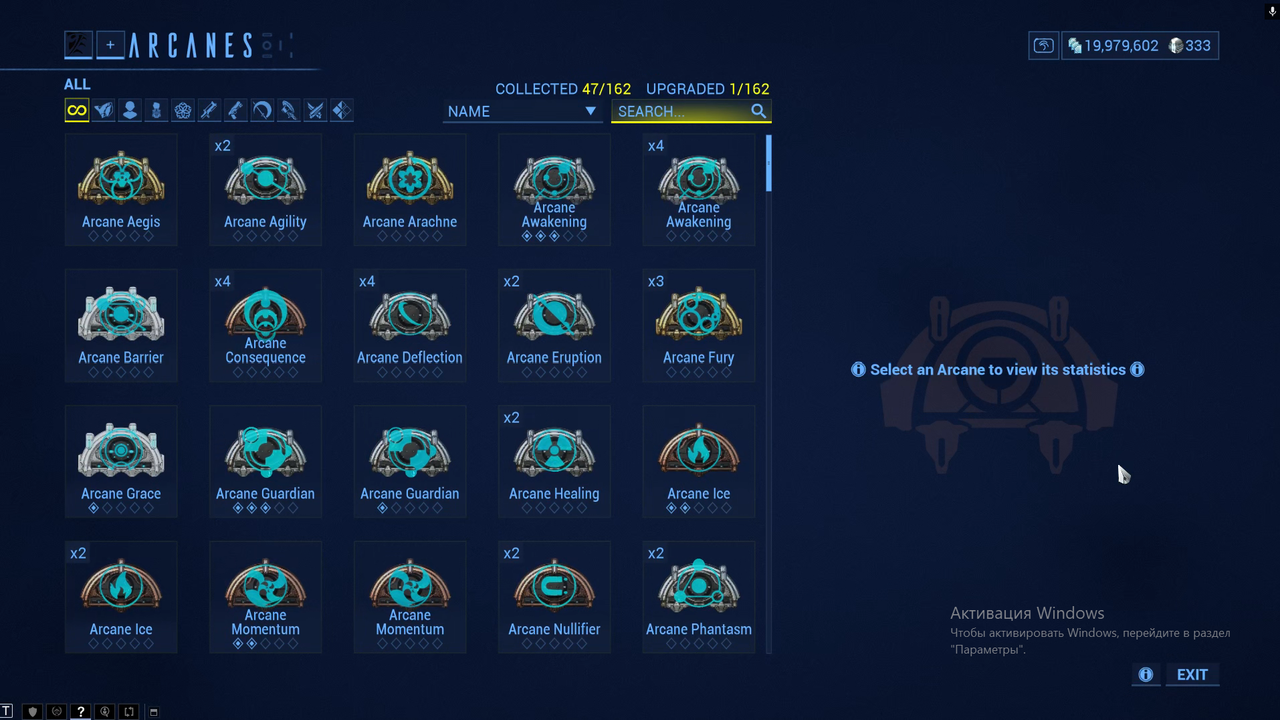Pick the Arcane Barrier arcane
The image size is (1280, 720).
point(121,325)
